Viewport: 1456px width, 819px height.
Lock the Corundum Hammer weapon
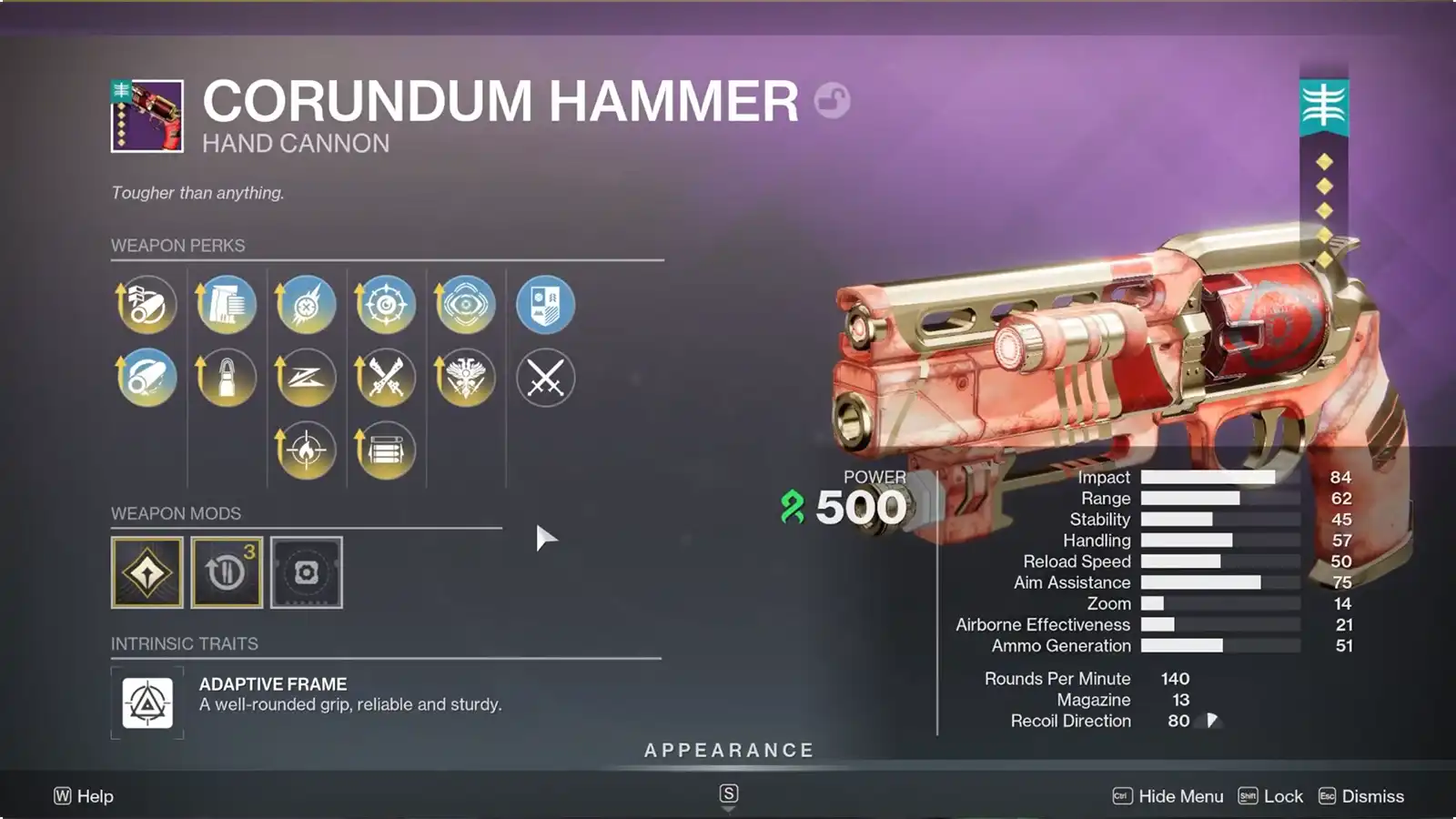pyautogui.click(x=1283, y=796)
